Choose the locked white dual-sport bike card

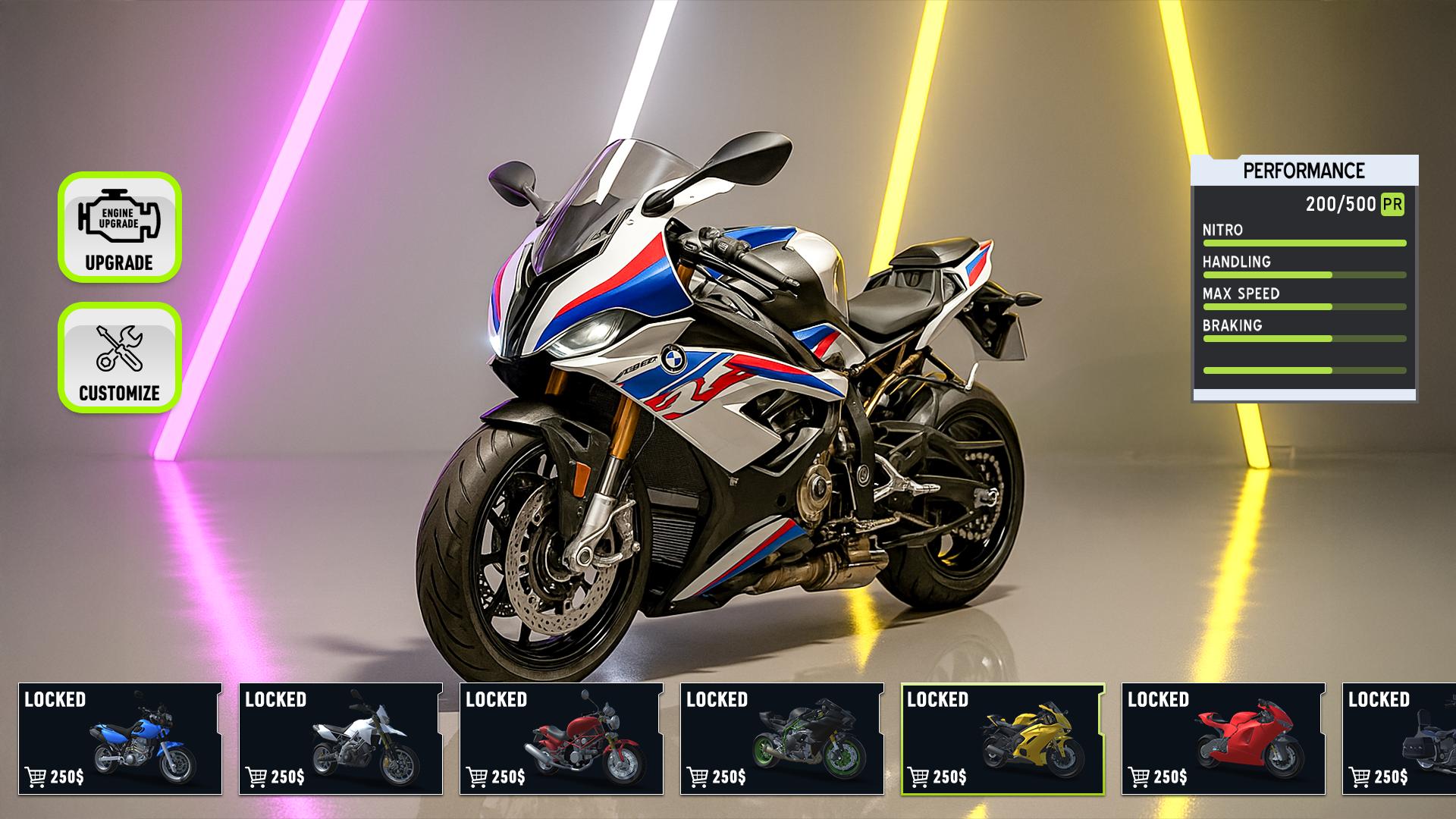coord(340,739)
